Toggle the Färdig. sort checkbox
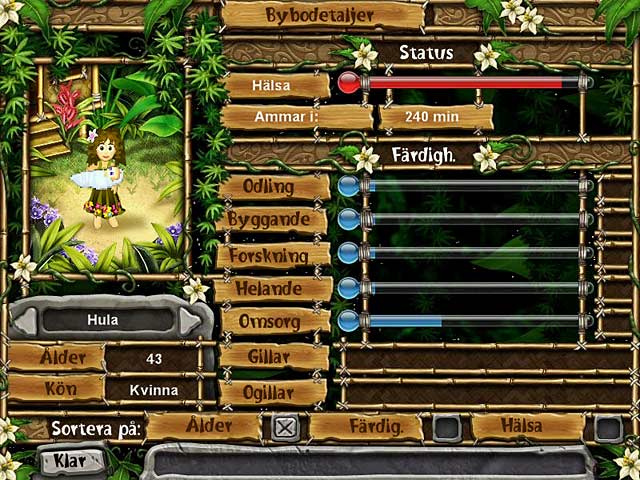 [x=447, y=428]
